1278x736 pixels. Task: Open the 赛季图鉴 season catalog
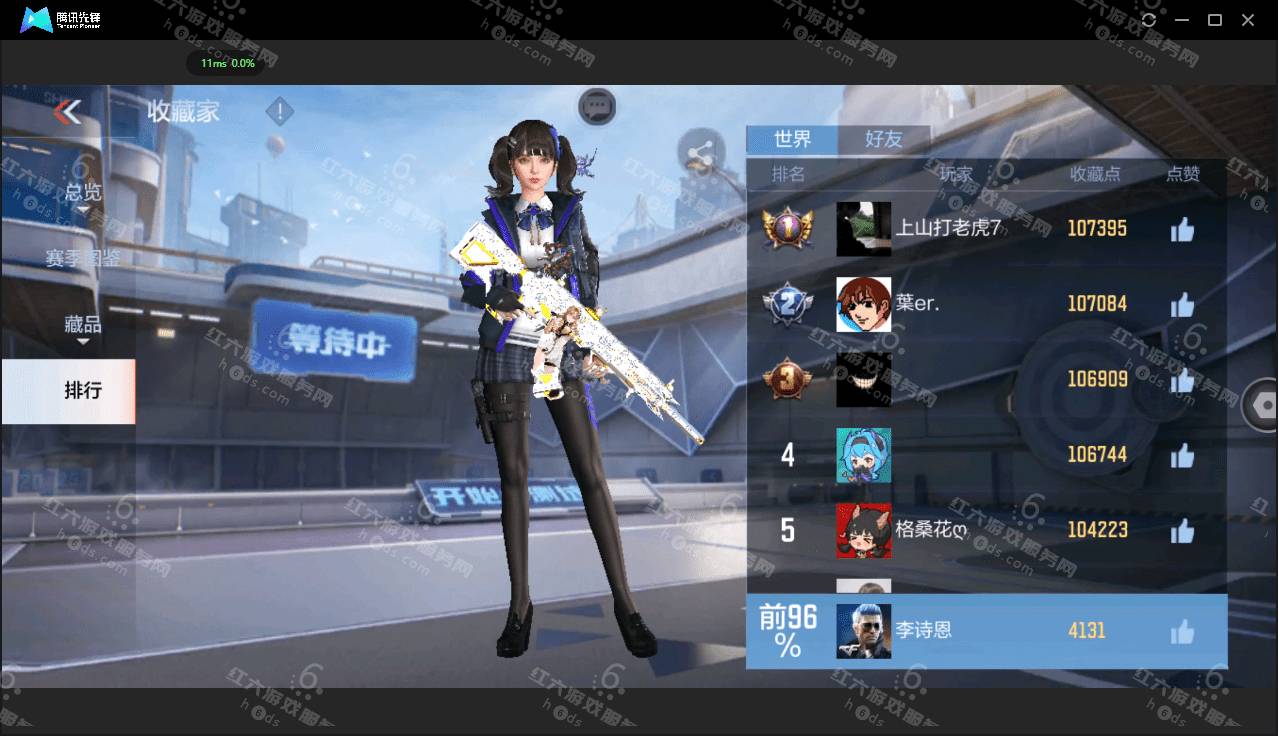coord(82,258)
